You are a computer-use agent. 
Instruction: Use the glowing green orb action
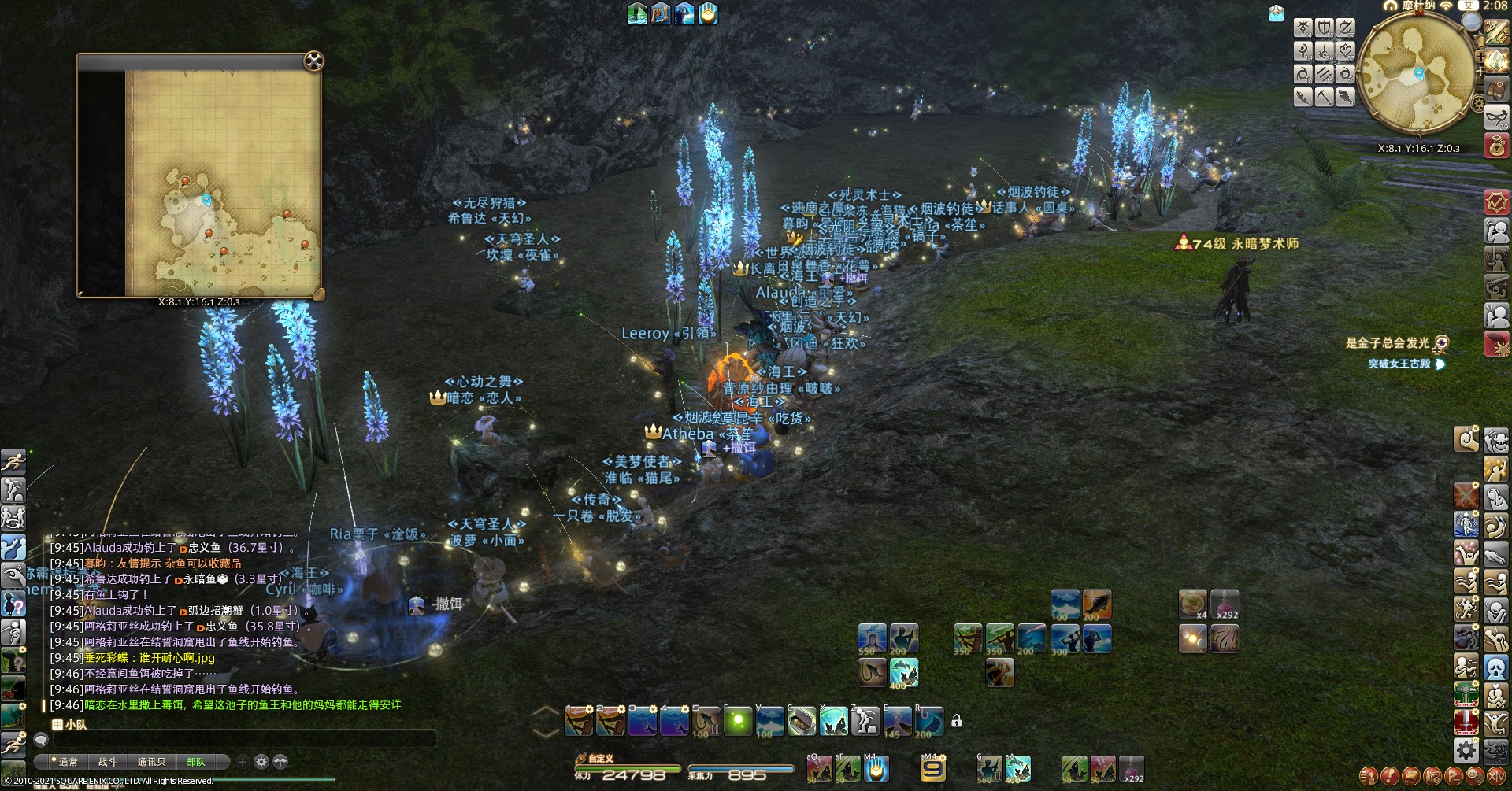point(738,721)
